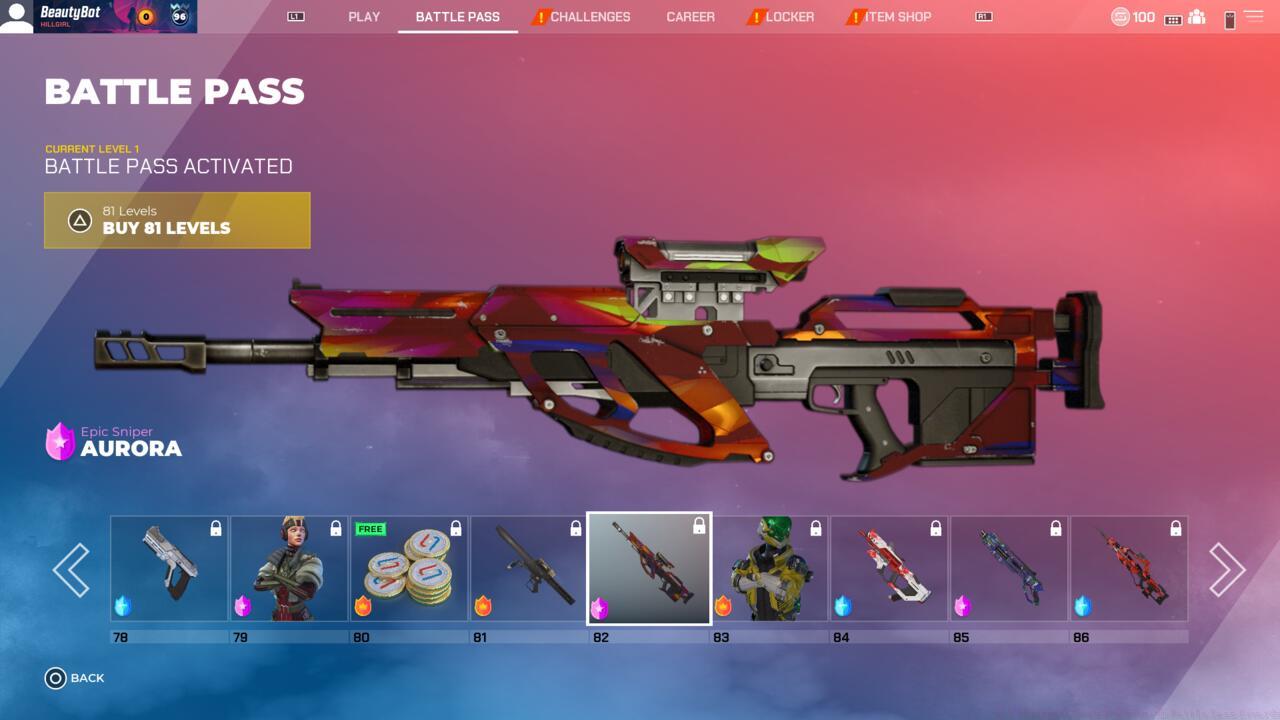Choose the level 83 green-helmet character skin
Image resolution: width=1280 pixels, height=720 pixels.
point(769,568)
